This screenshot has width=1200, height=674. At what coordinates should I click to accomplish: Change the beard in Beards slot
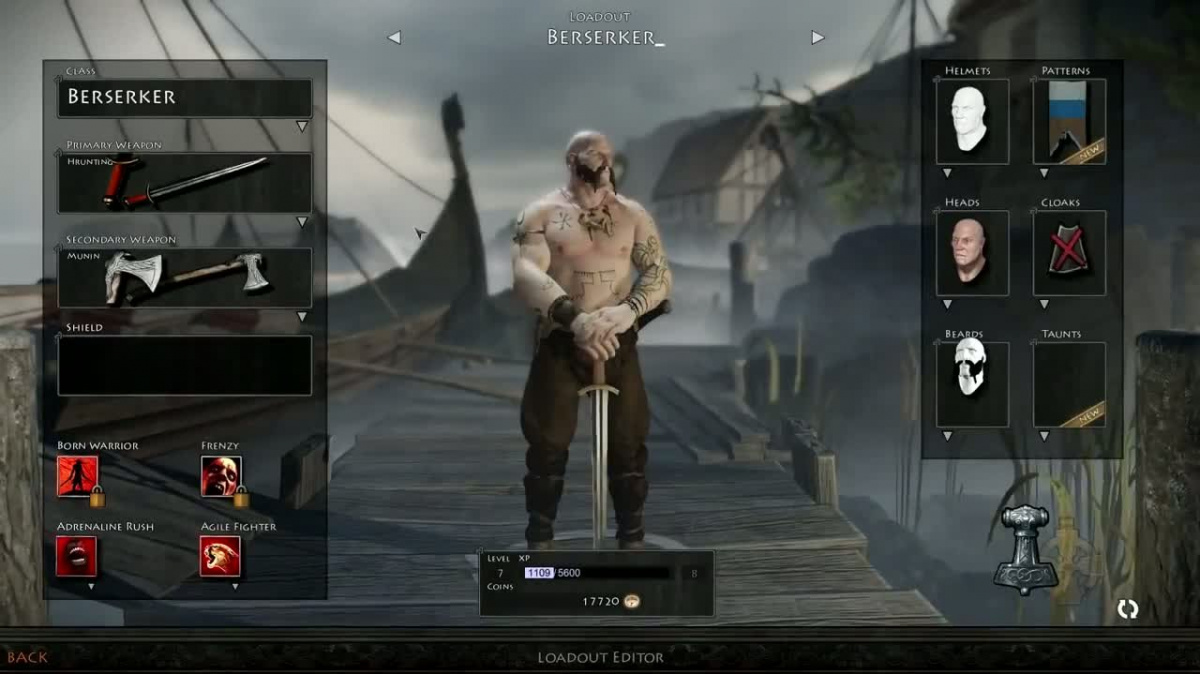click(972, 384)
